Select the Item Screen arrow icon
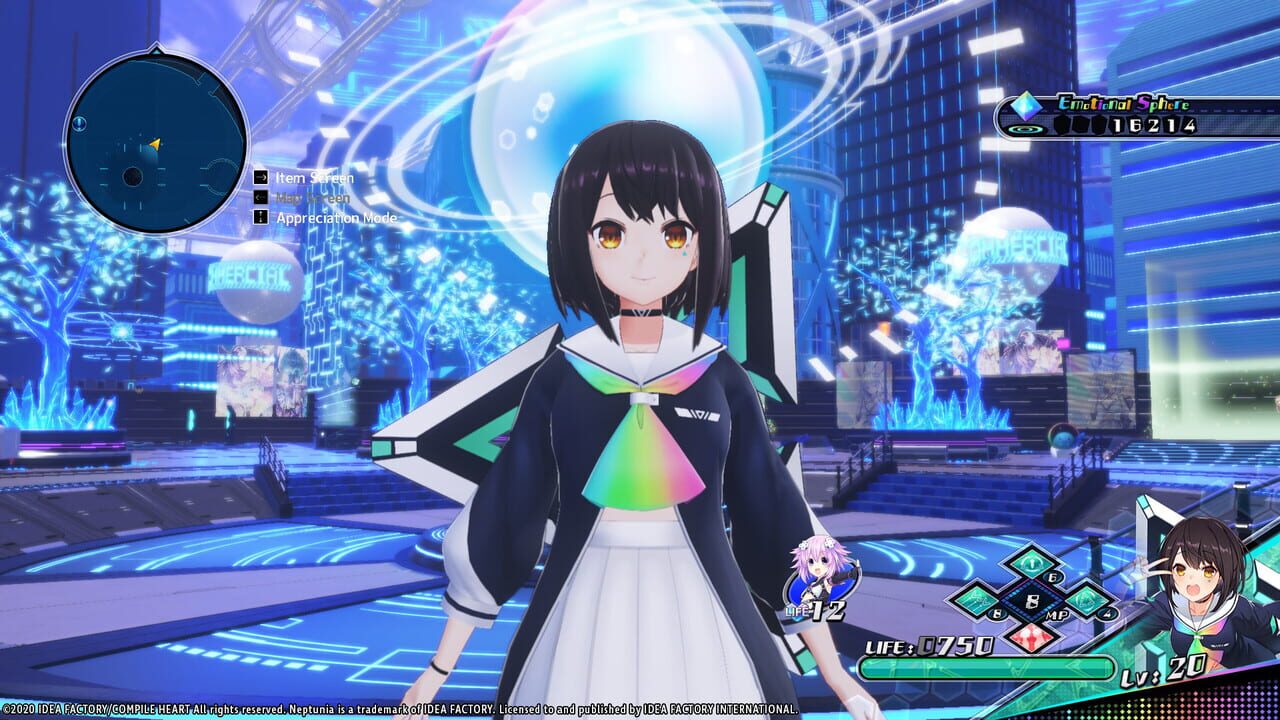 pyautogui.click(x=262, y=178)
